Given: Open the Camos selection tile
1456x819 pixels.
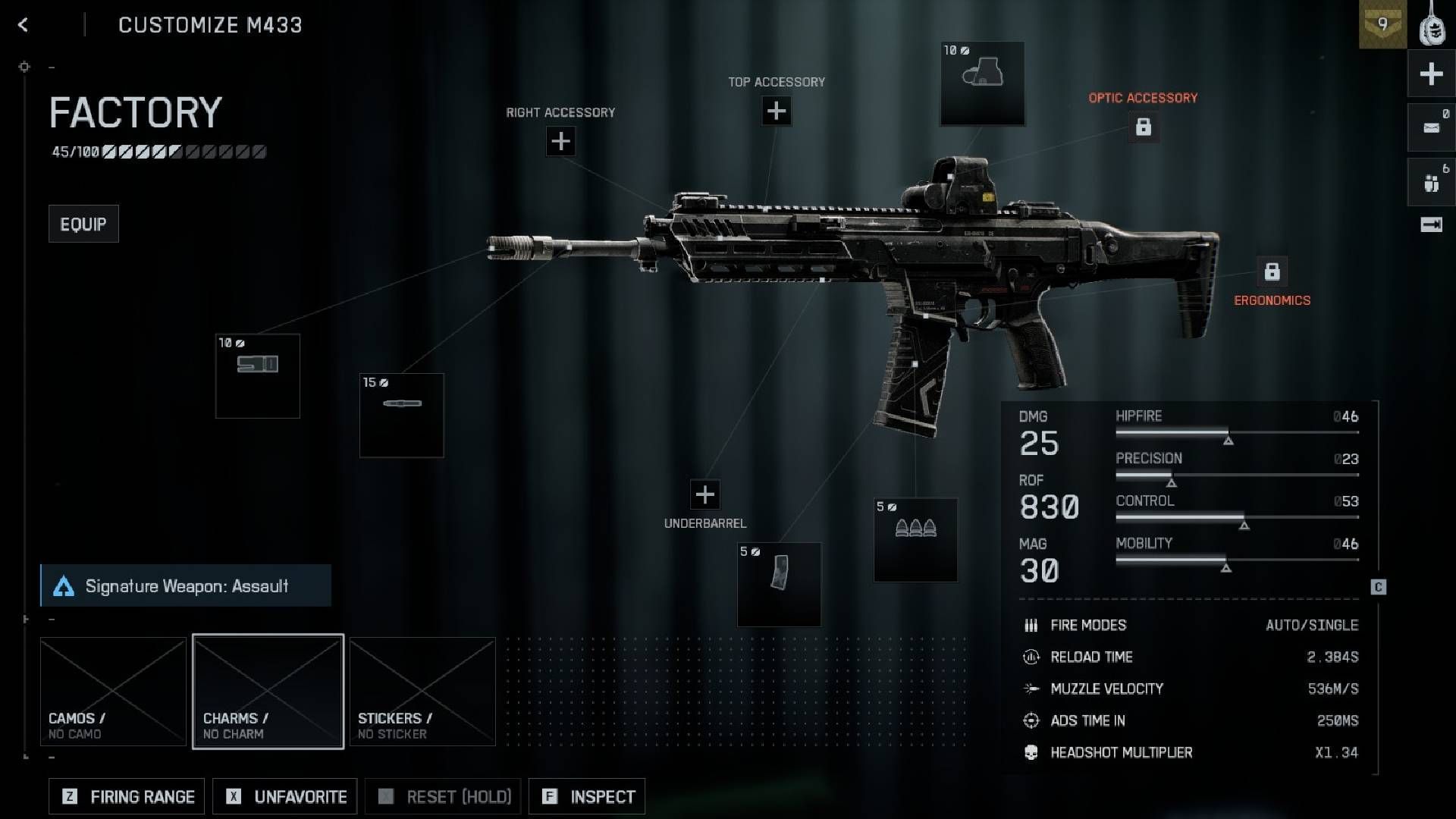Looking at the screenshot, I should point(113,692).
